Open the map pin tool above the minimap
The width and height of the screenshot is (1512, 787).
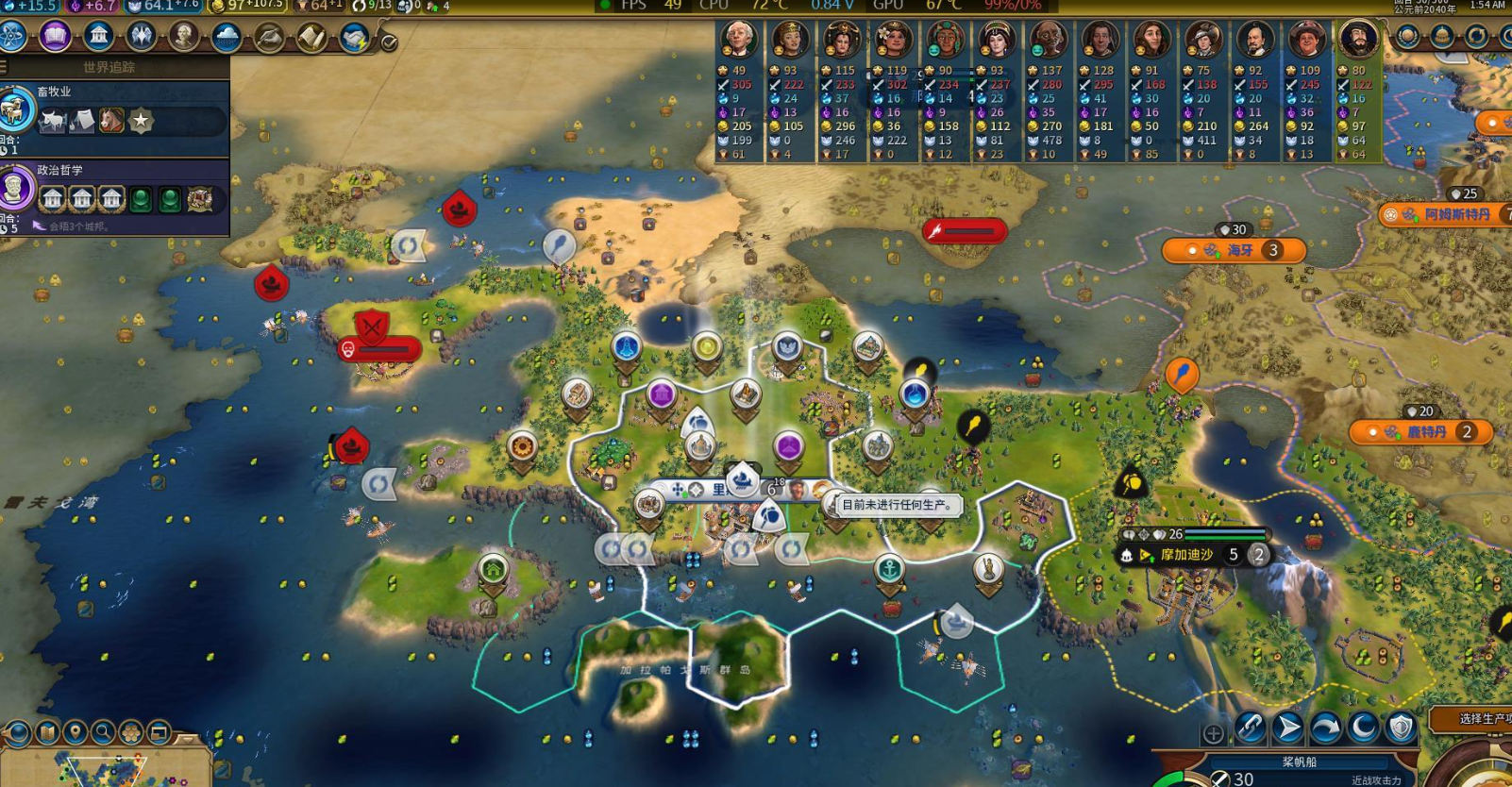pyautogui.click(x=75, y=732)
